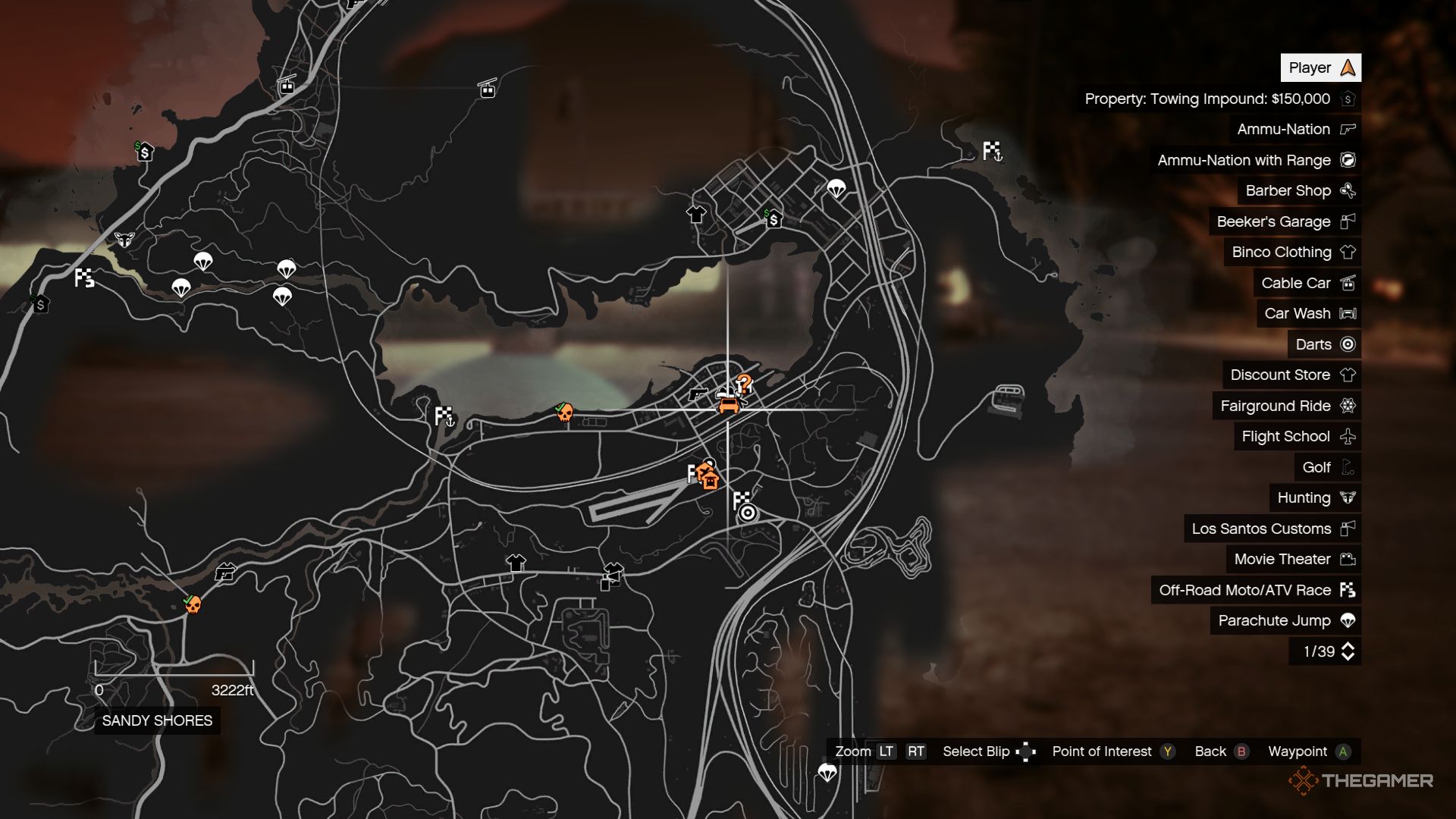
Task: Click the Barber Shop scissors icon
Action: [x=1348, y=190]
